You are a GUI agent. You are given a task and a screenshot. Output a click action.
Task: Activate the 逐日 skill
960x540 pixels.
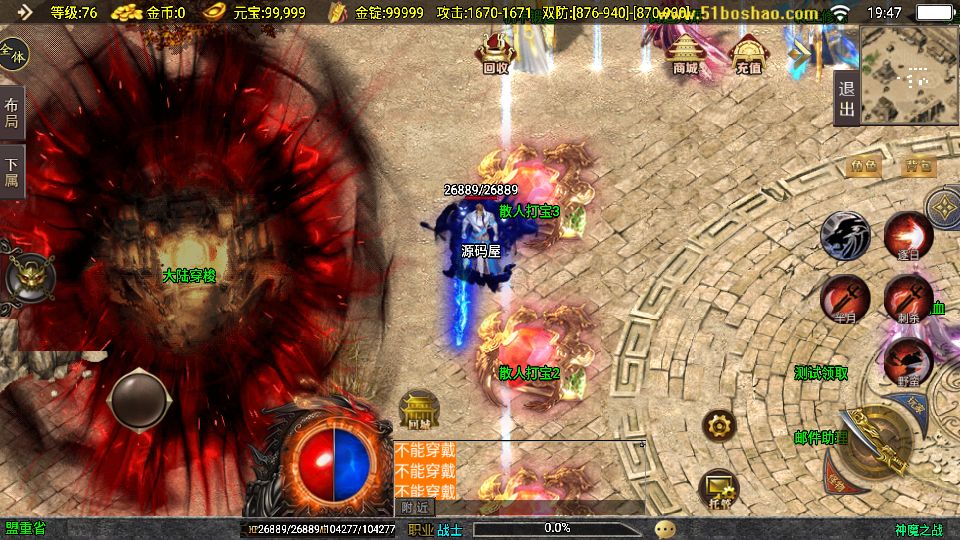[x=908, y=237]
